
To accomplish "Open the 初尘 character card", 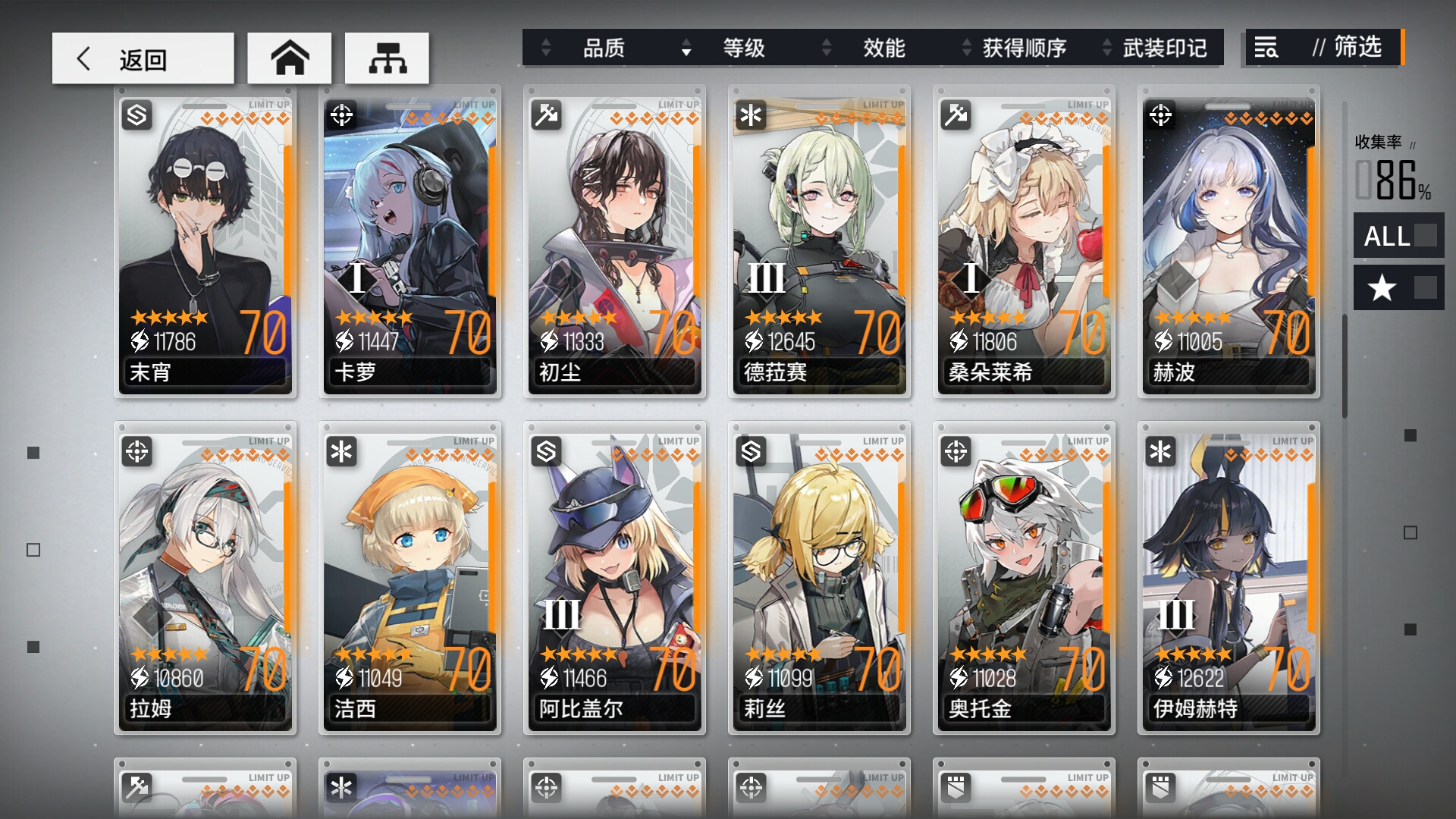I will 614,243.
